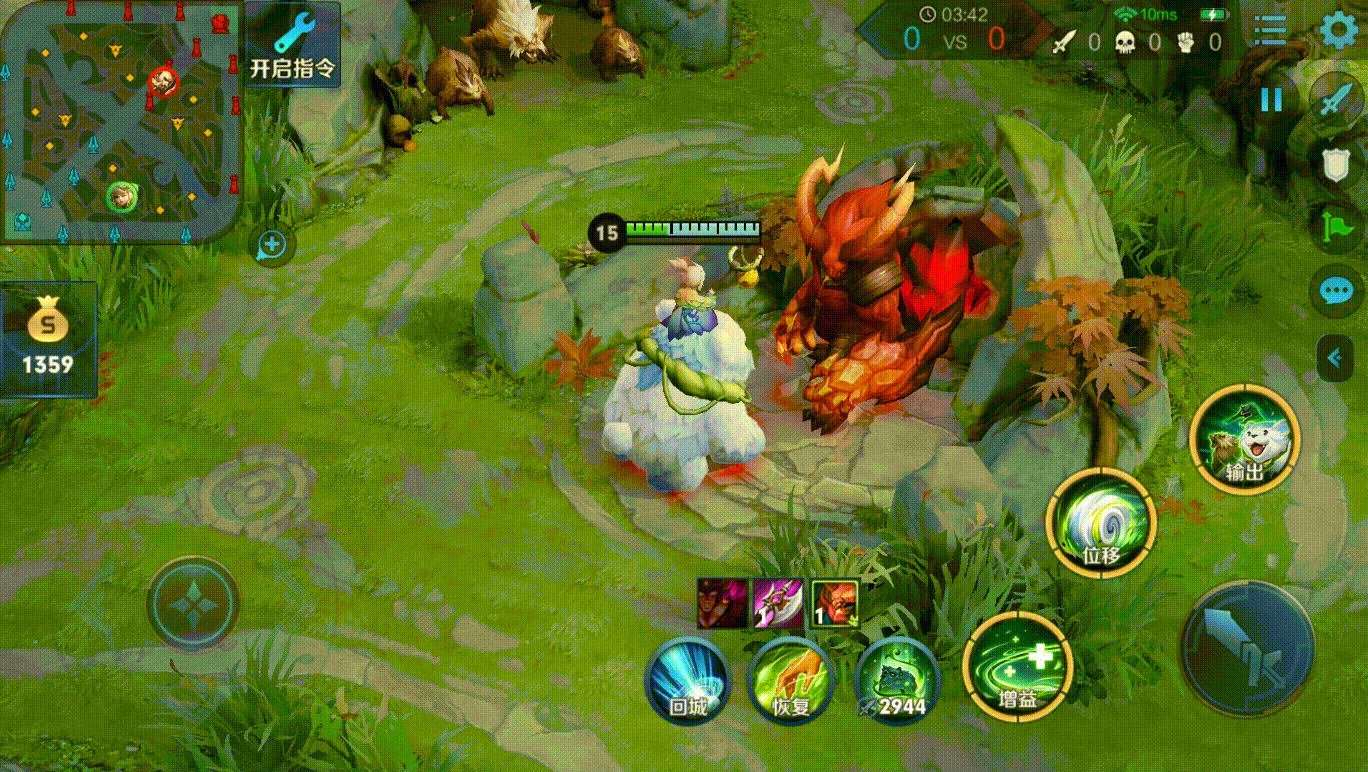Screen dimensions: 1368x772
Task: Open the settings gear icon
Action: pyautogui.click(x=1340, y=30)
